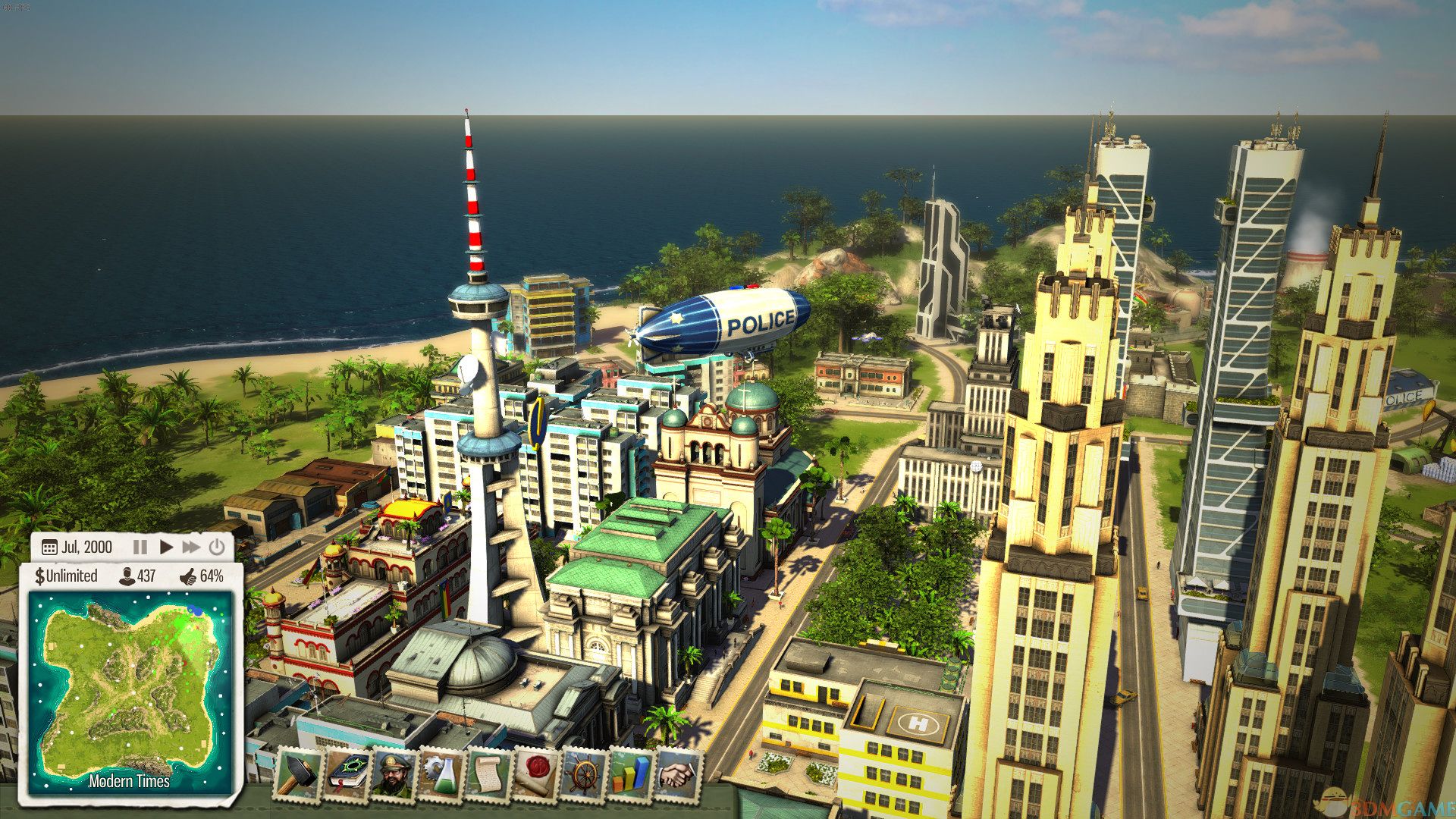The width and height of the screenshot is (1456, 819).
Task: Set game speed to normal play
Action: (x=166, y=547)
